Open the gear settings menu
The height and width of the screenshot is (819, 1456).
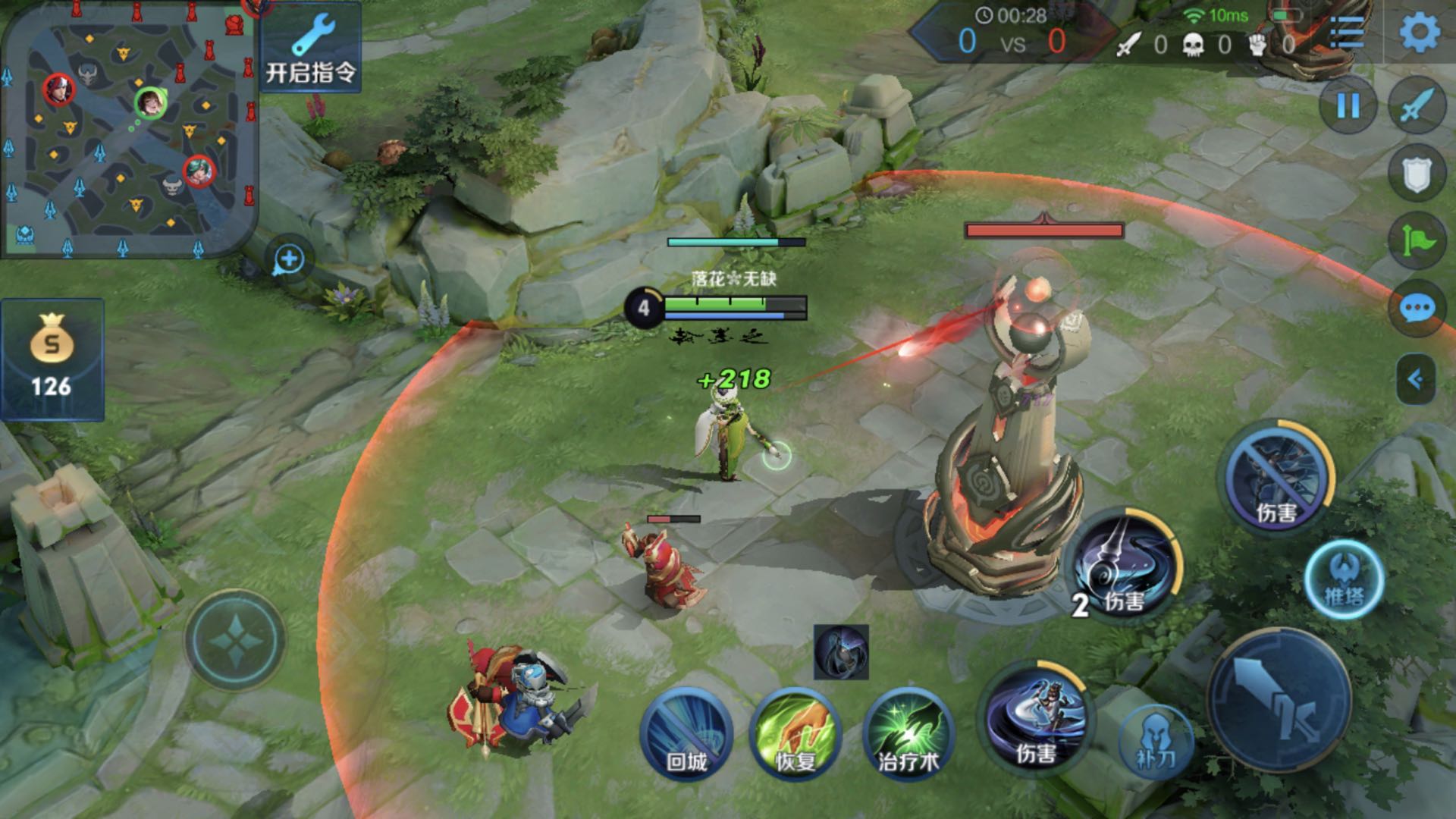click(1419, 32)
